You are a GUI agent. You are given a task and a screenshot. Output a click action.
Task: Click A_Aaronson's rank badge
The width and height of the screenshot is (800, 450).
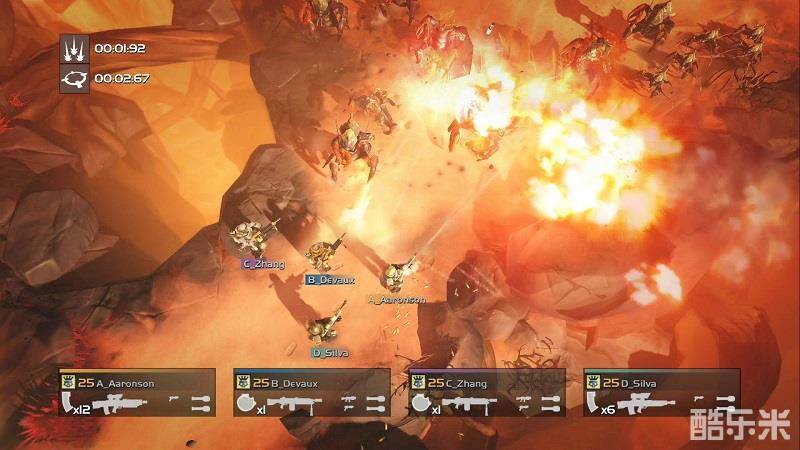click(67, 382)
